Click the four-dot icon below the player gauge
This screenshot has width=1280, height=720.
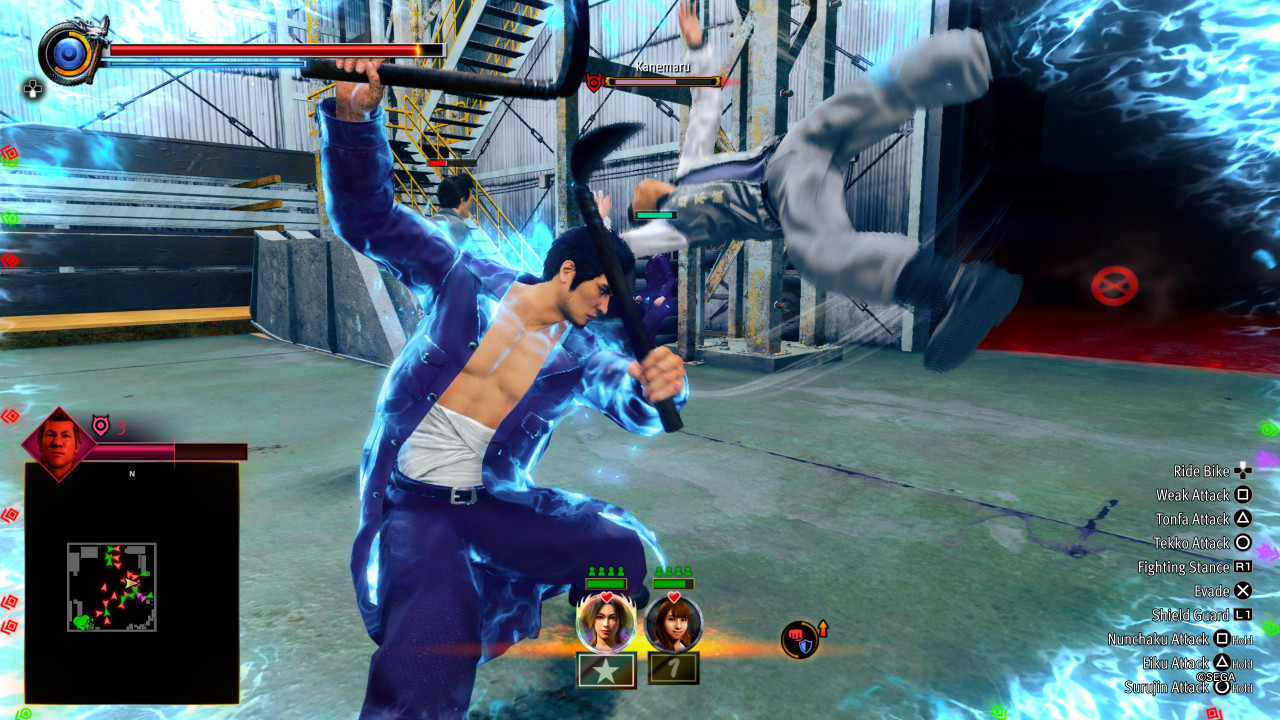(33, 90)
